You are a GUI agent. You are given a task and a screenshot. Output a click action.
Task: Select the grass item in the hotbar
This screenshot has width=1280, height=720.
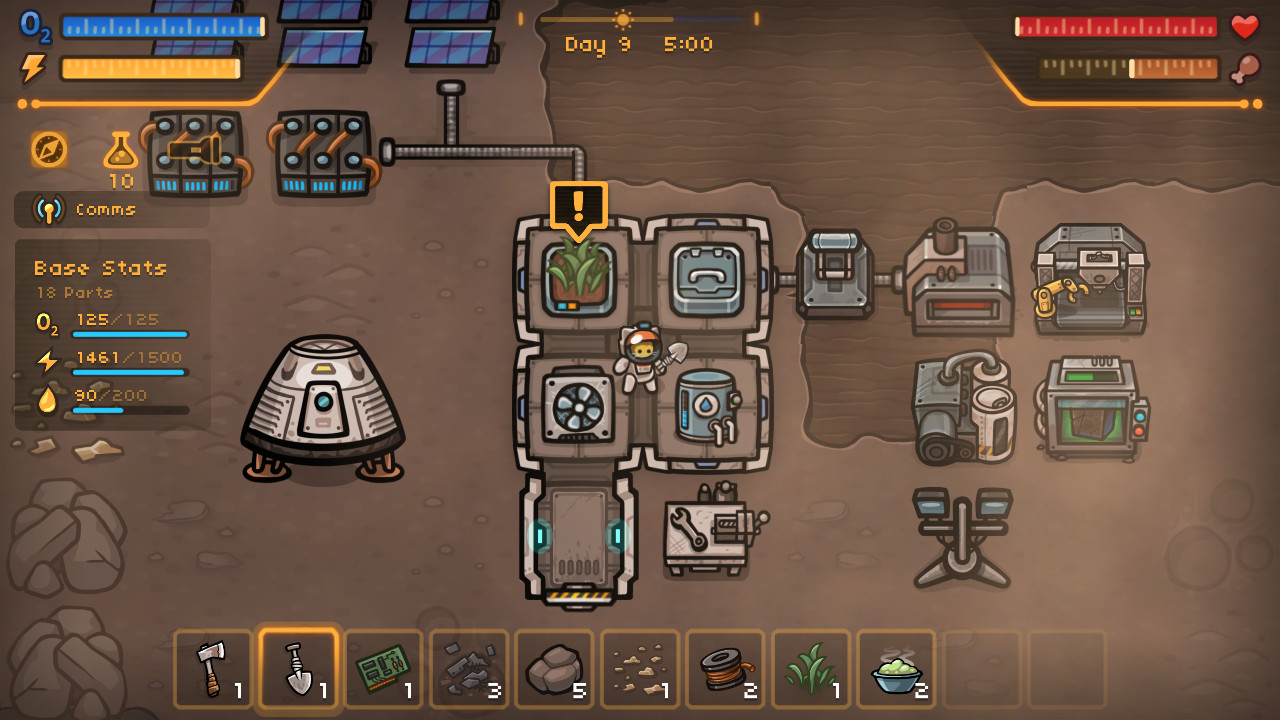point(808,668)
